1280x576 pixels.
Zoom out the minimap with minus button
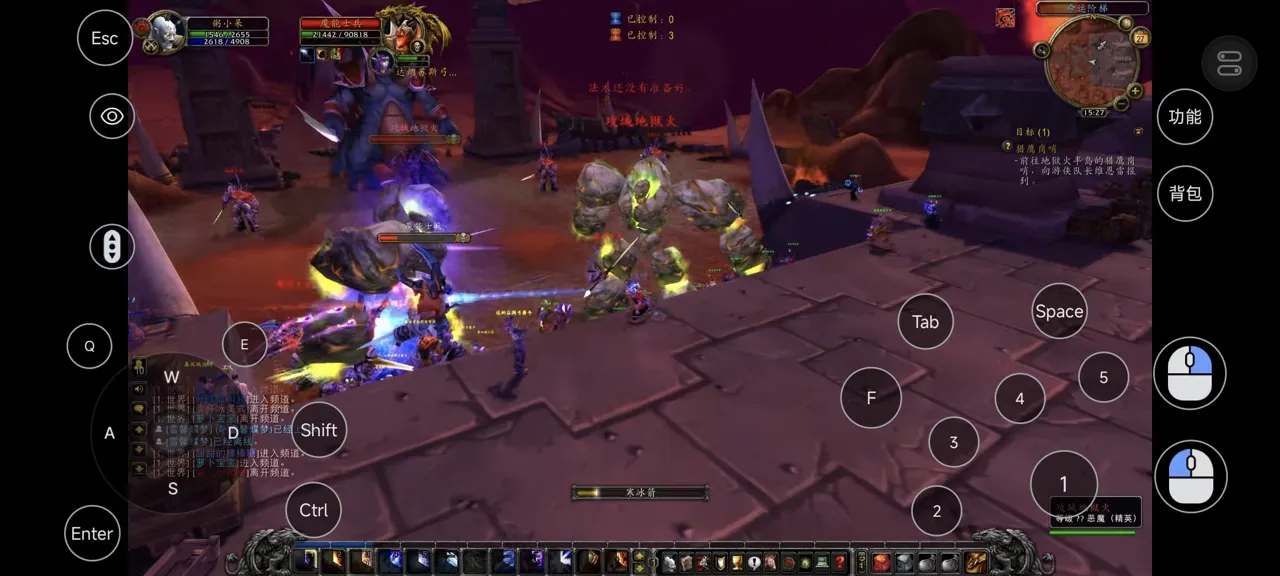[x=1121, y=104]
